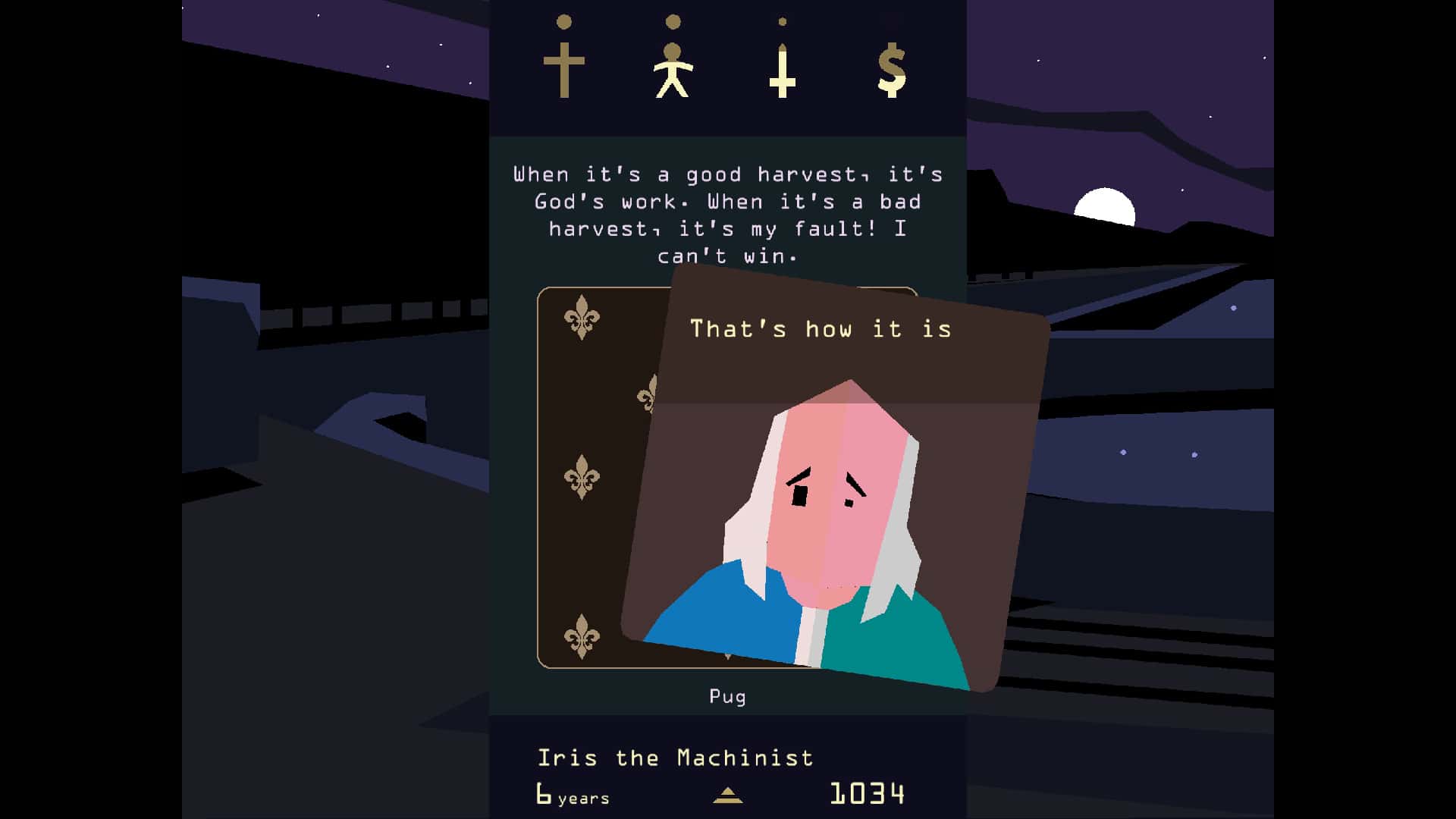Click the indicator dot above the church icon
This screenshot has width=1456, height=819.
(563, 23)
